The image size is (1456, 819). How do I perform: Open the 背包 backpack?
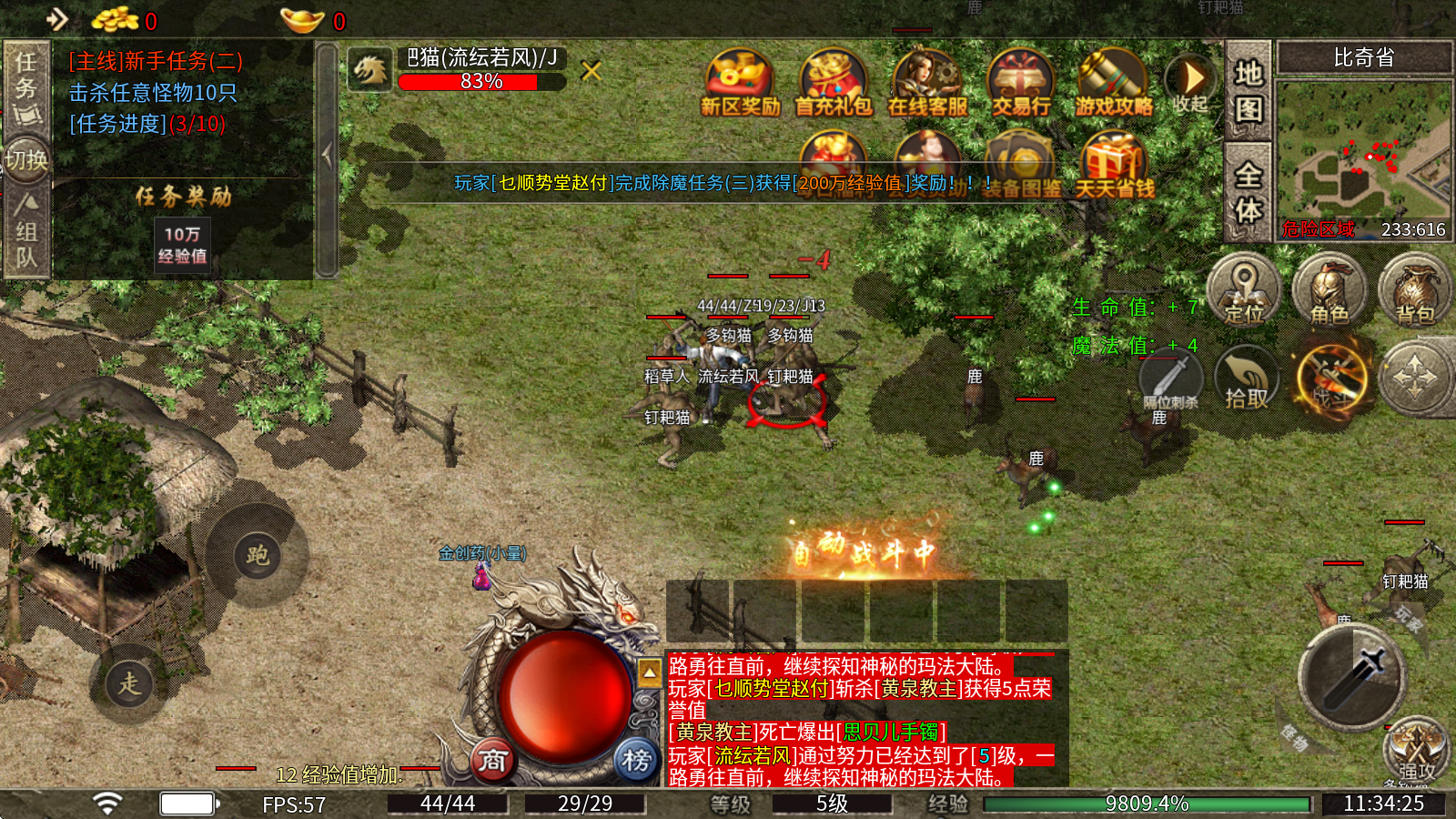pyautogui.click(x=1415, y=289)
